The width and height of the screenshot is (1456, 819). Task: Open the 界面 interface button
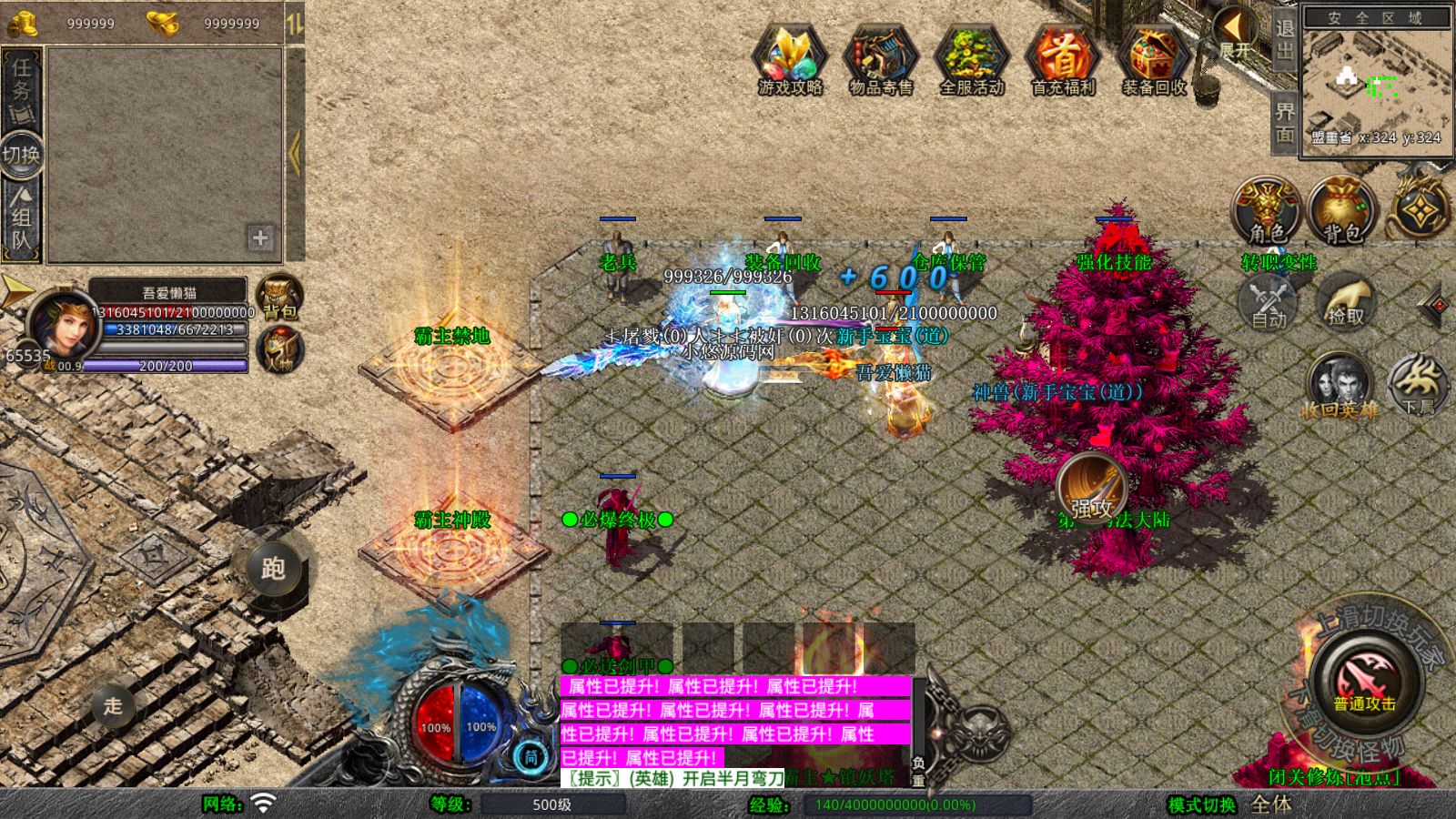click(1284, 123)
